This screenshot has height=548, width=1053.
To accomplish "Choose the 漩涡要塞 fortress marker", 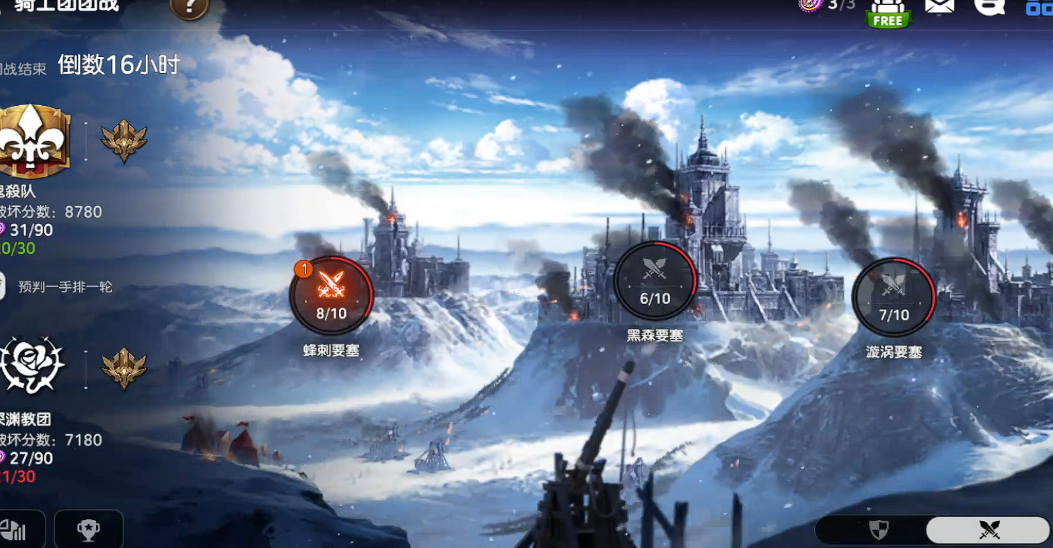I will click(893, 294).
